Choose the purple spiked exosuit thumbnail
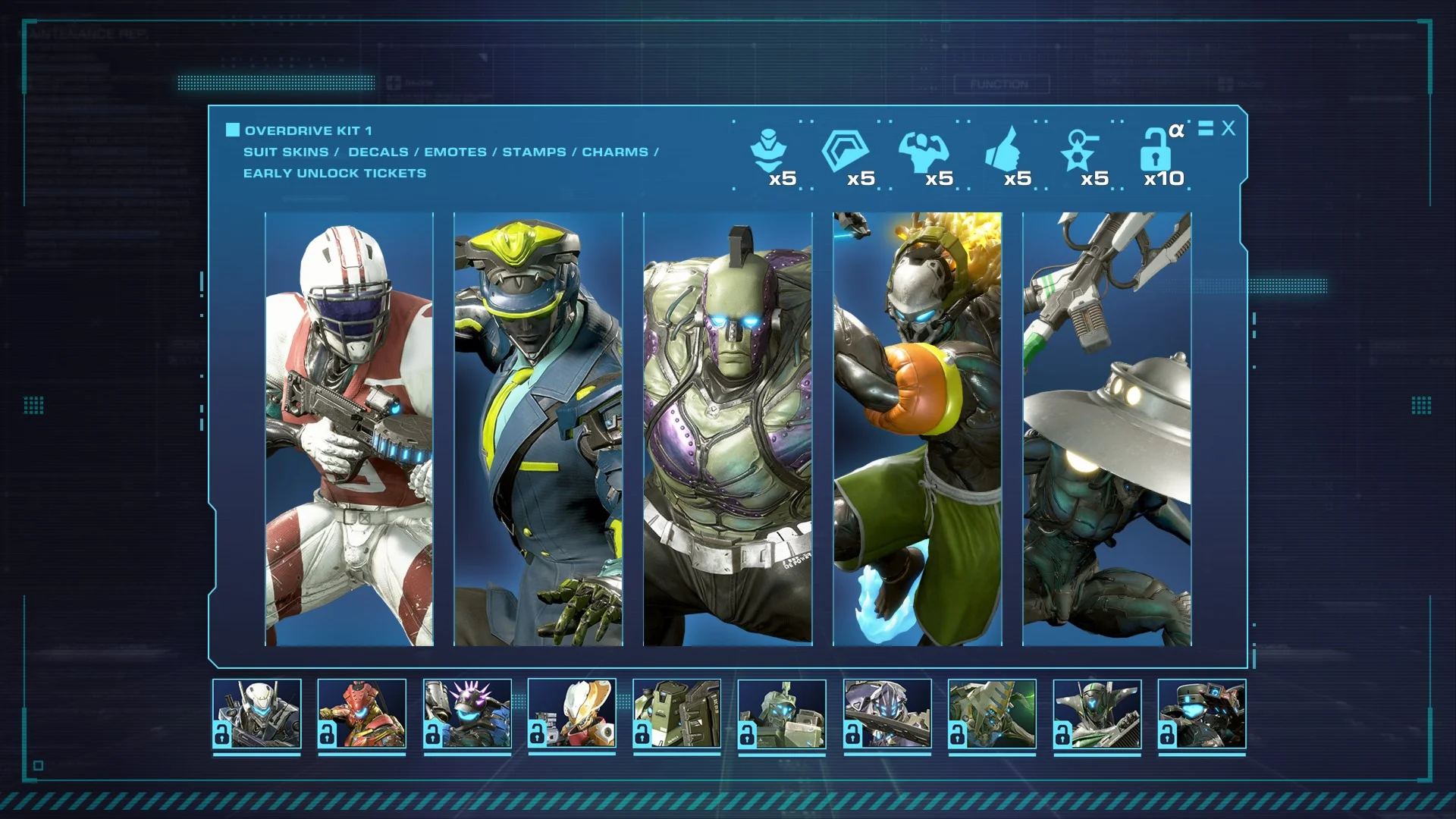 pyautogui.click(x=467, y=714)
